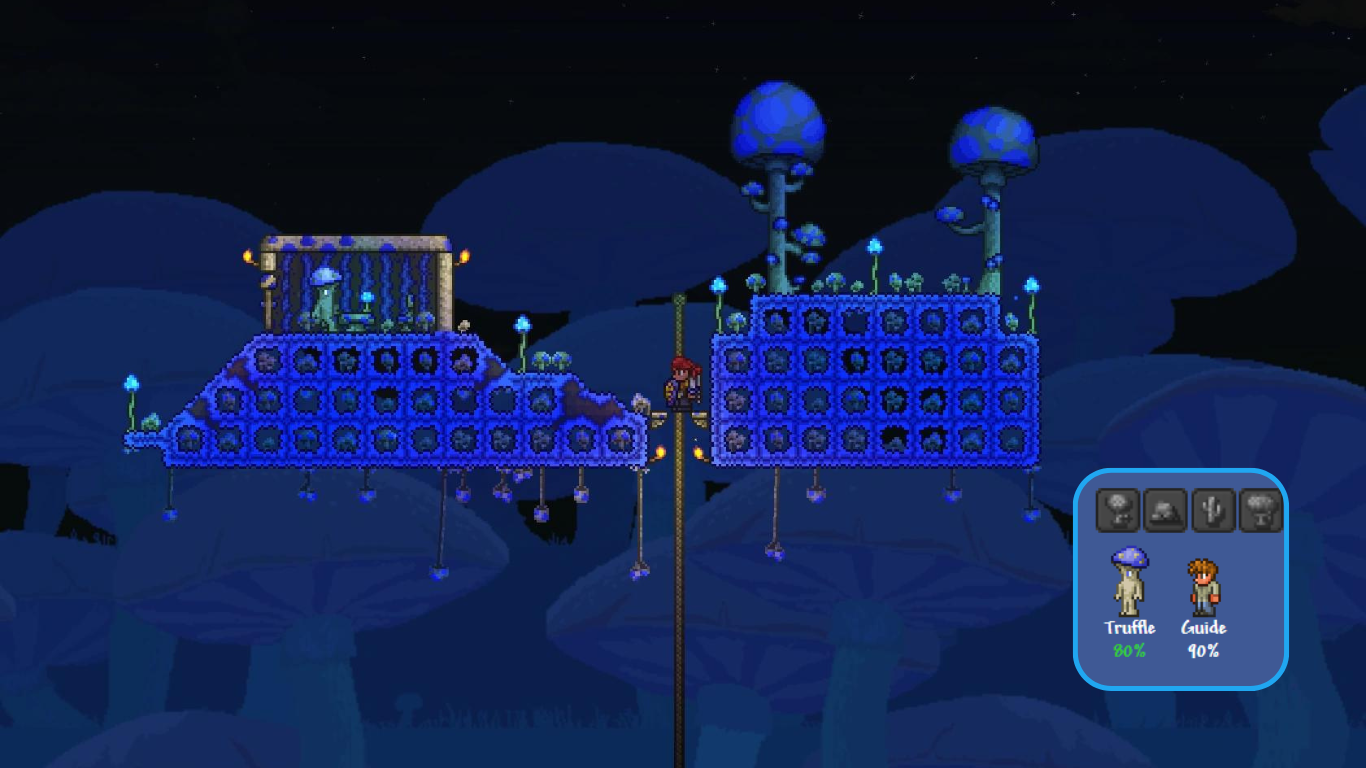1366x768 pixels.
Task: Toggle the torch beside the climbing rope
Action: pyautogui.click(x=663, y=450)
